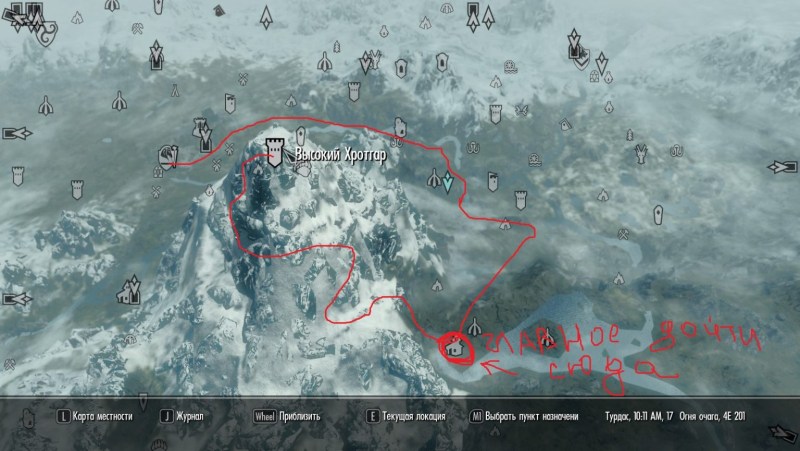Click the red-circled village house marker
Viewport: 800px width, 451px height.
point(455,349)
